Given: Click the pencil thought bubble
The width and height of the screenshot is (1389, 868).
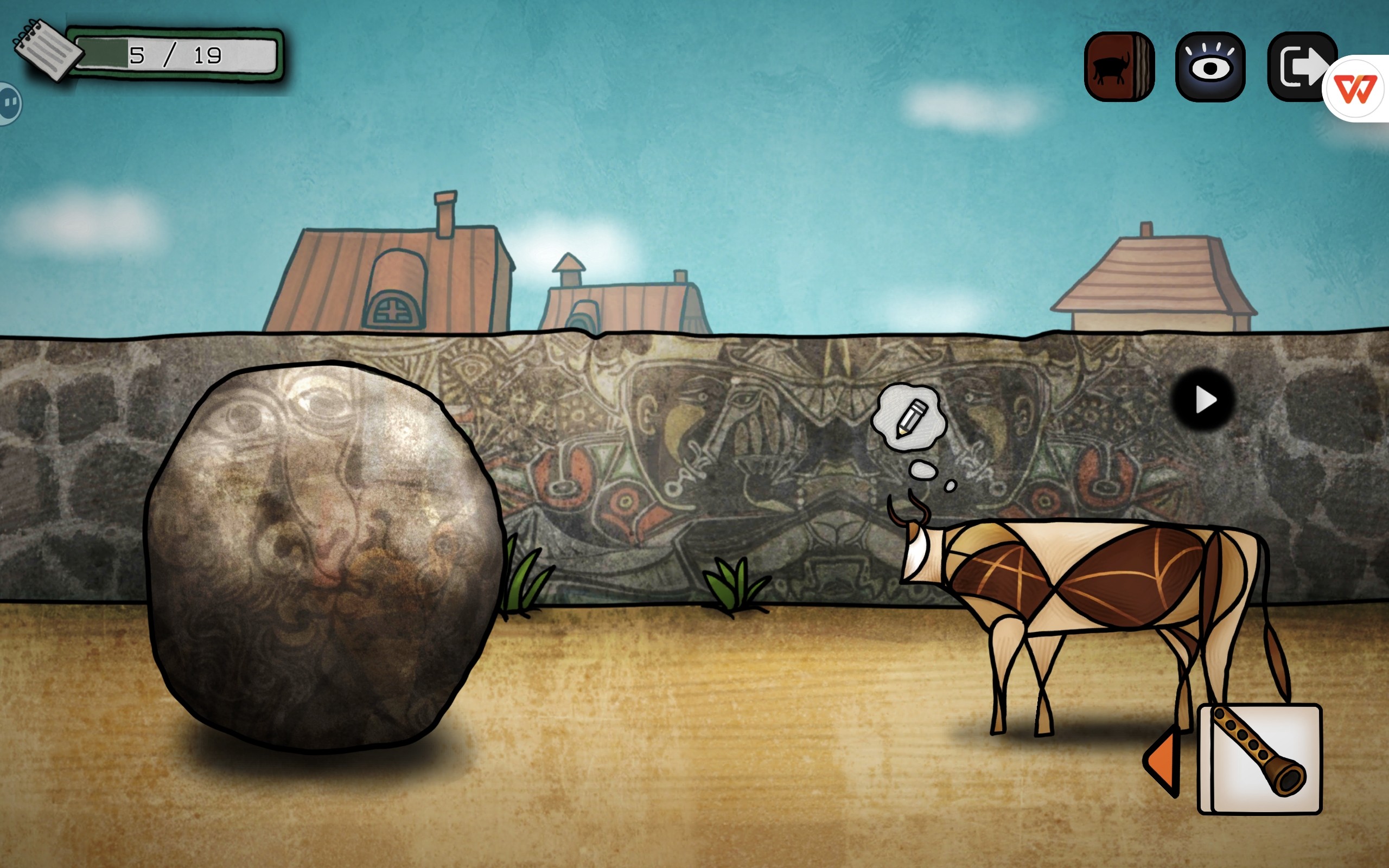Looking at the screenshot, I should (x=909, y=418).
